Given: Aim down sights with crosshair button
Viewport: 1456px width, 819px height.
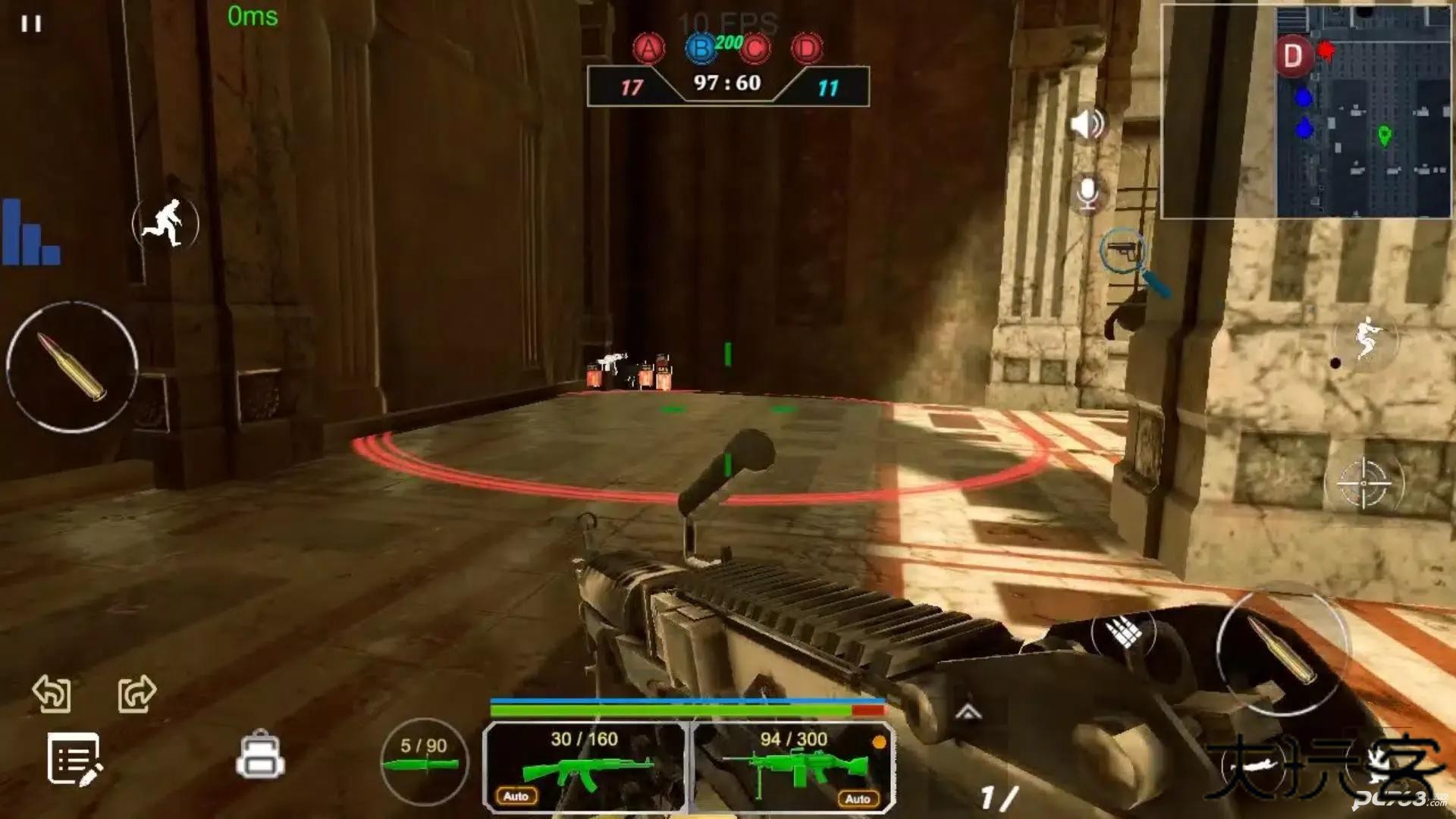Looking at the screenshot, I should (x=1363, y=483).
